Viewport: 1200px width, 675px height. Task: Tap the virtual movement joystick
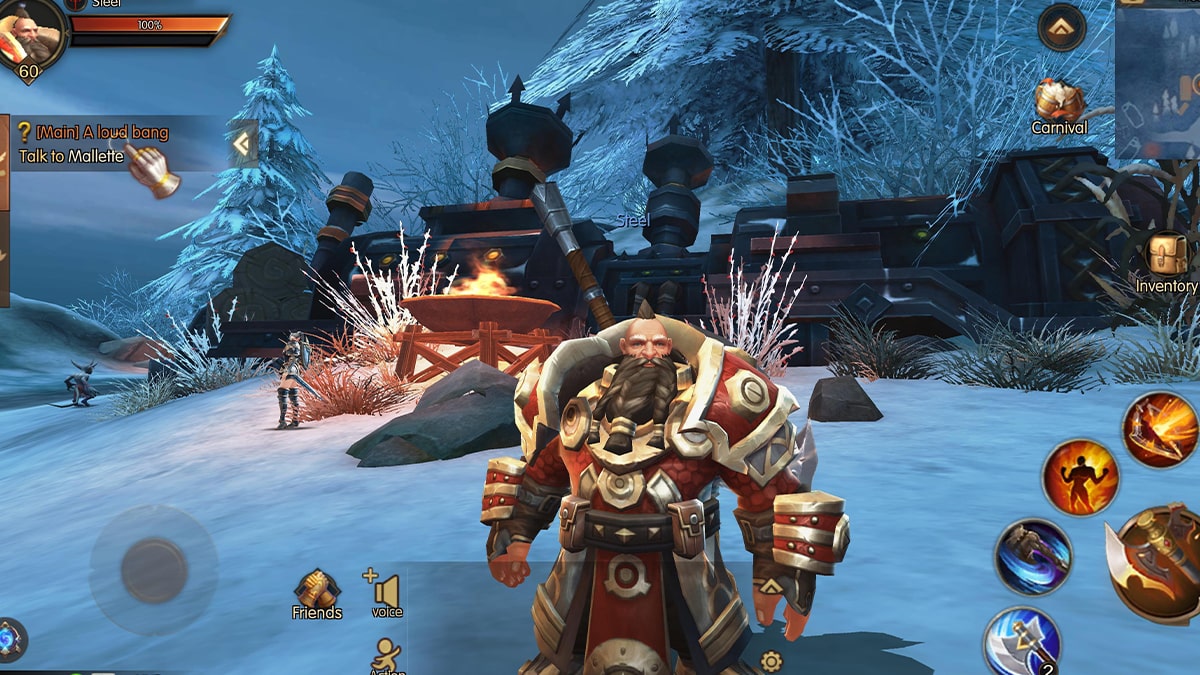click(x=153, y=570)
